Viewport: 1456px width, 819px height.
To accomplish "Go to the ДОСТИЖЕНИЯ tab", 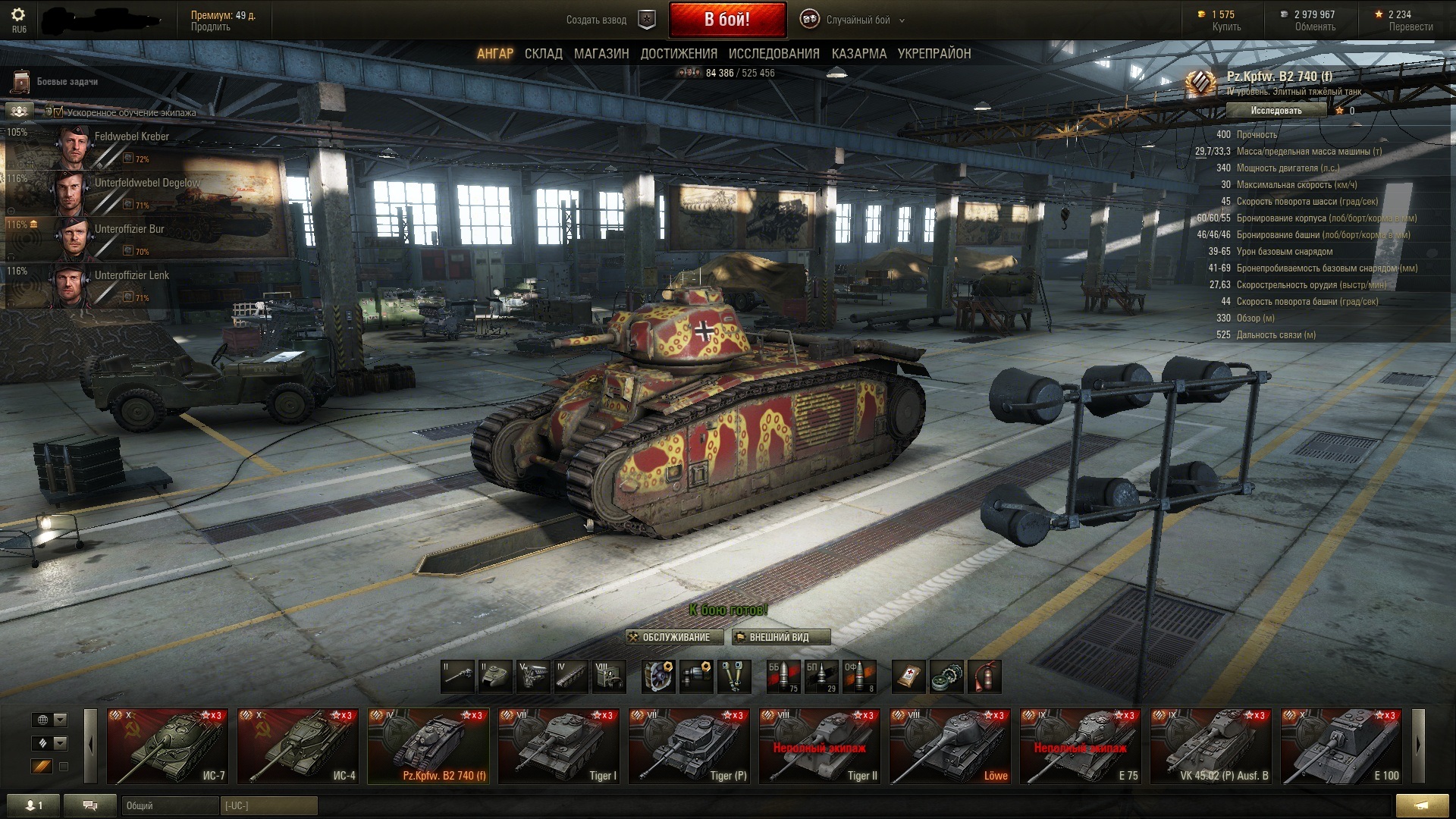I will pos(679,54).
